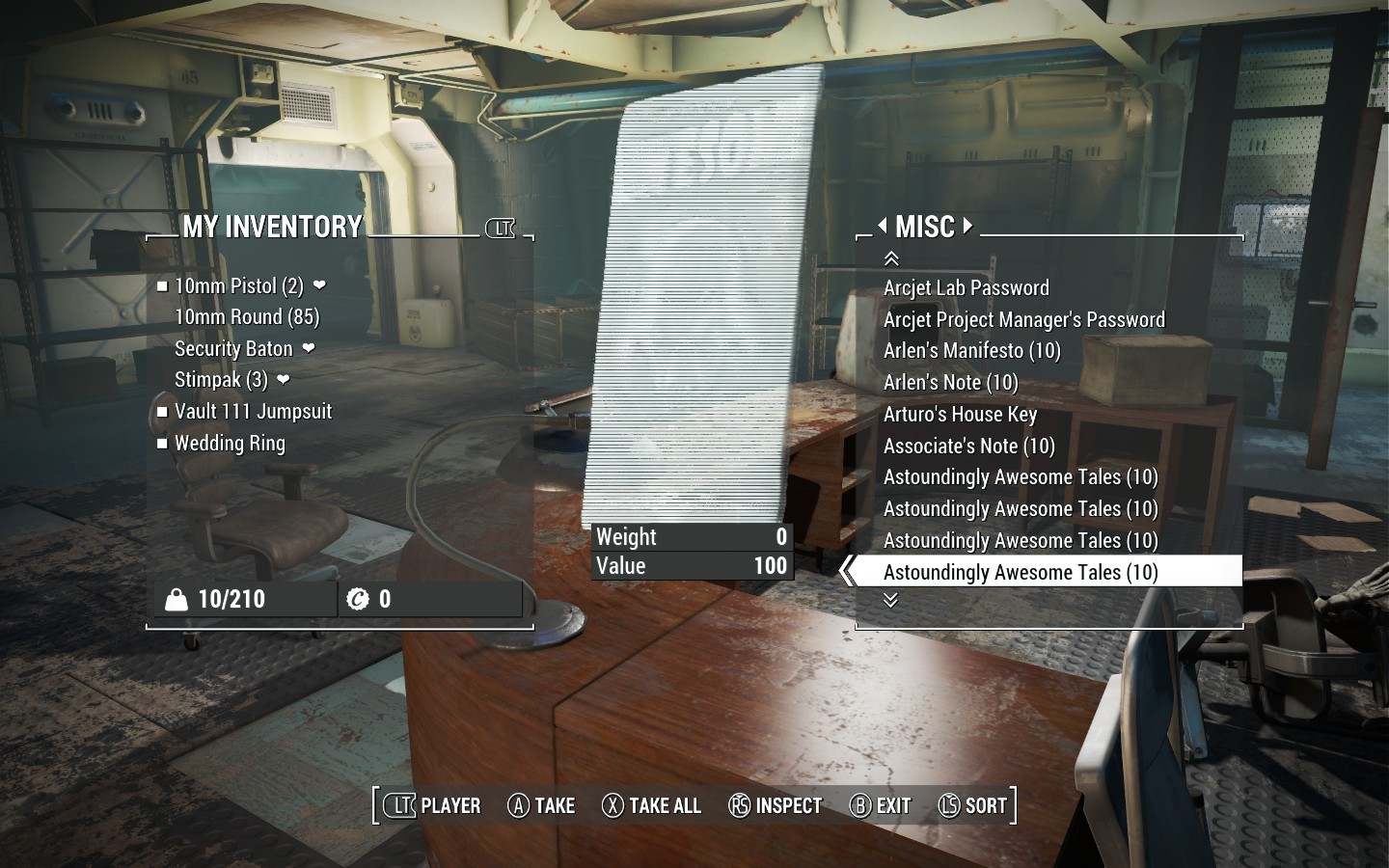Screen dimensions: 1389x868
Task: Select Arcjet Lab Password in container
Action: (x=966, y=288)
